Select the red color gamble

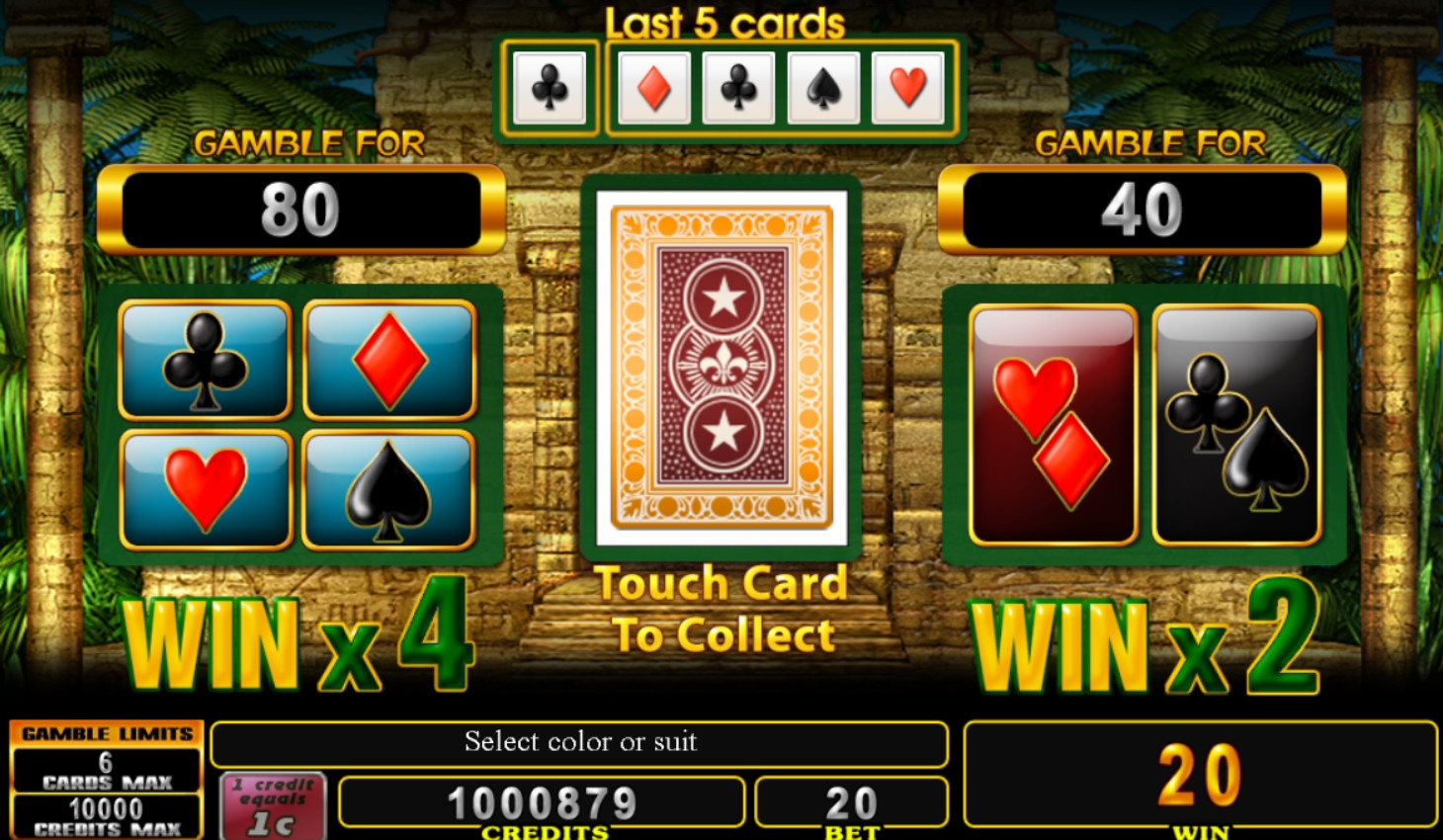[1054, 425]
